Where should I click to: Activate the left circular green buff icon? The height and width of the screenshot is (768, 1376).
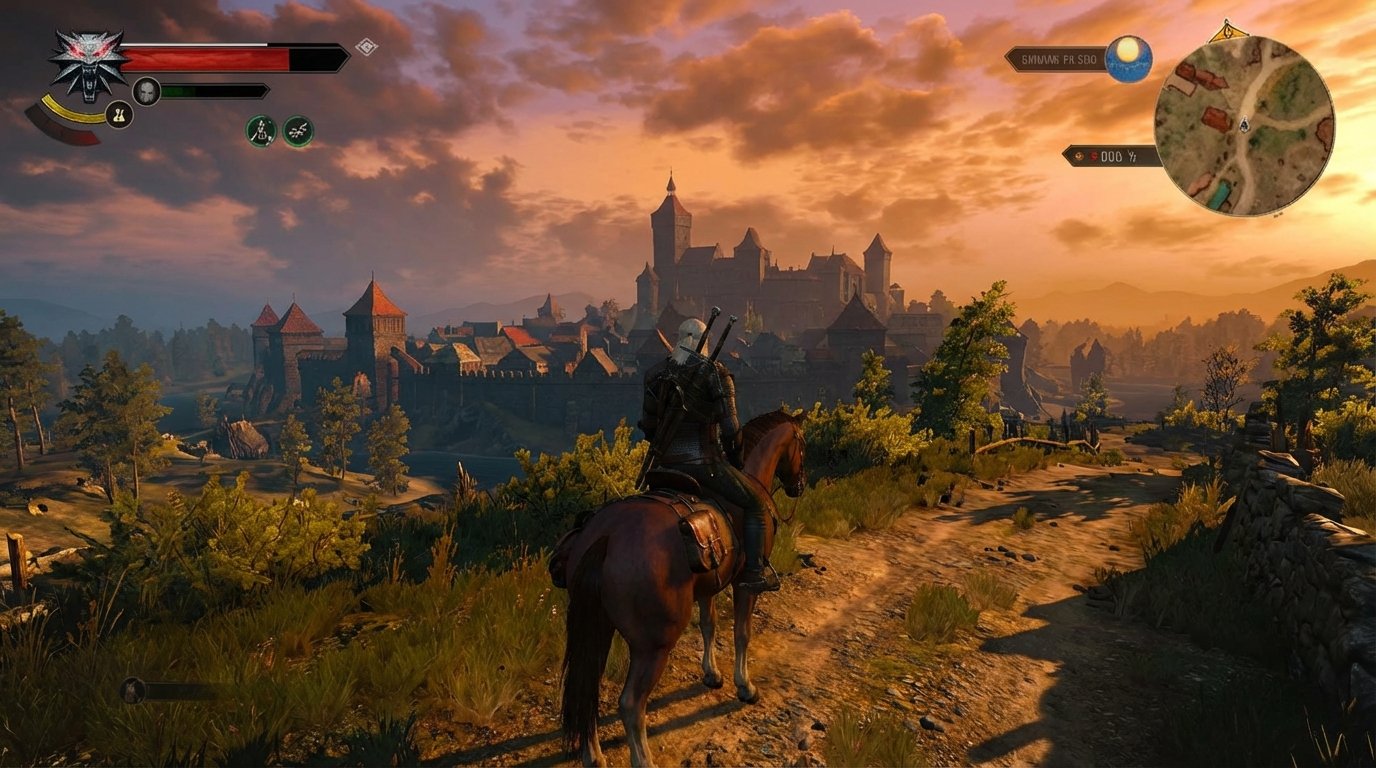click(x=260, y=131)
